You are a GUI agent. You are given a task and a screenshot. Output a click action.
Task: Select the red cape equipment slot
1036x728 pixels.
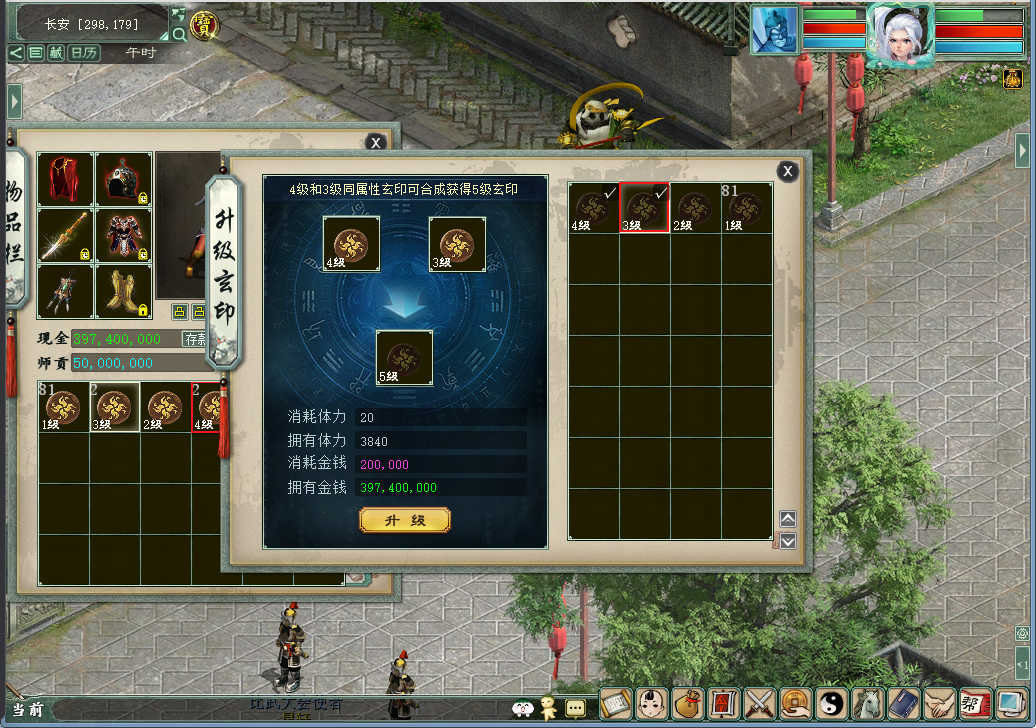pyautogui.click(x=65, y=180)
